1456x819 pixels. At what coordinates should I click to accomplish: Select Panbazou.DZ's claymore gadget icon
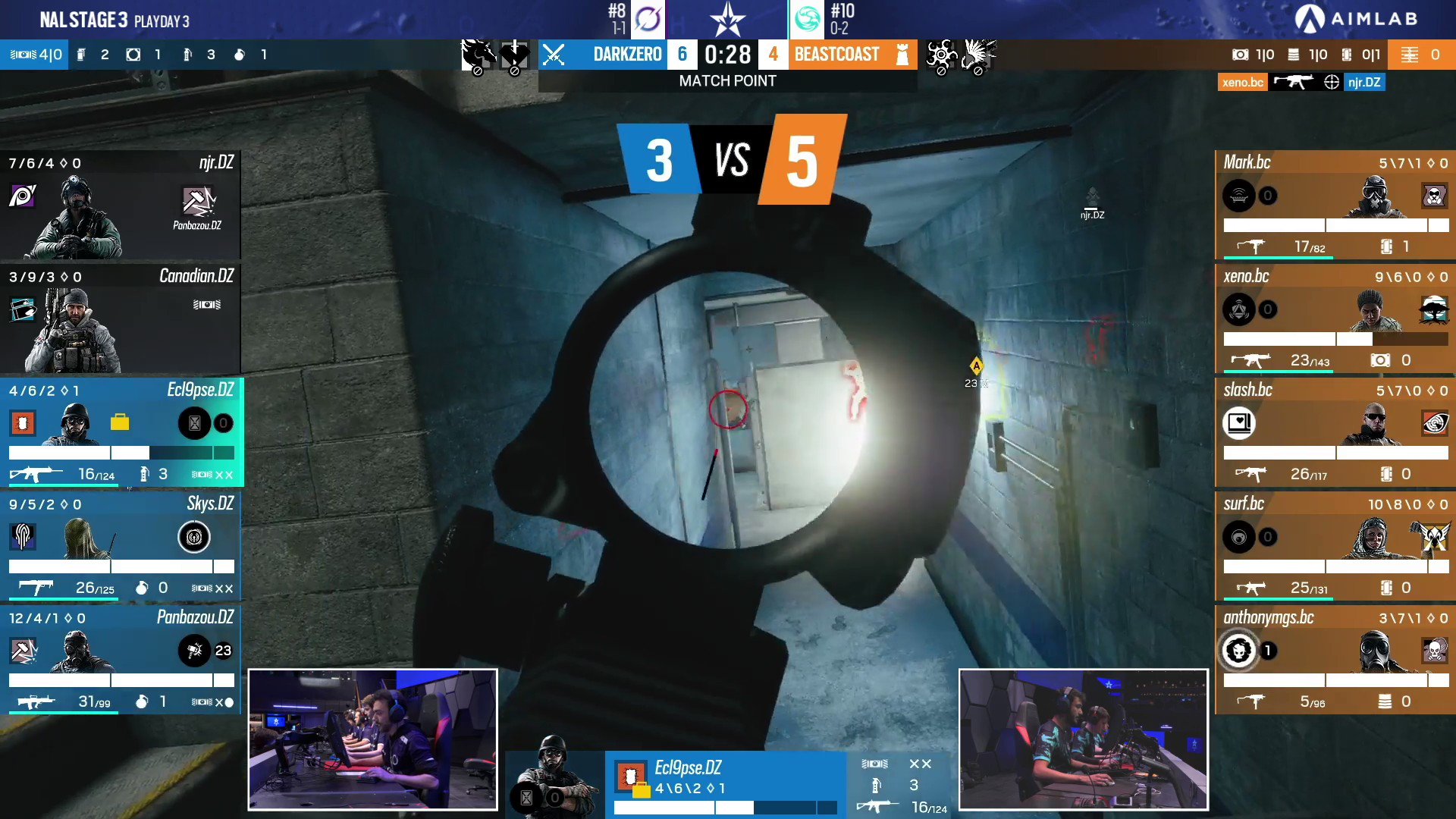click(x=194, y=651)
